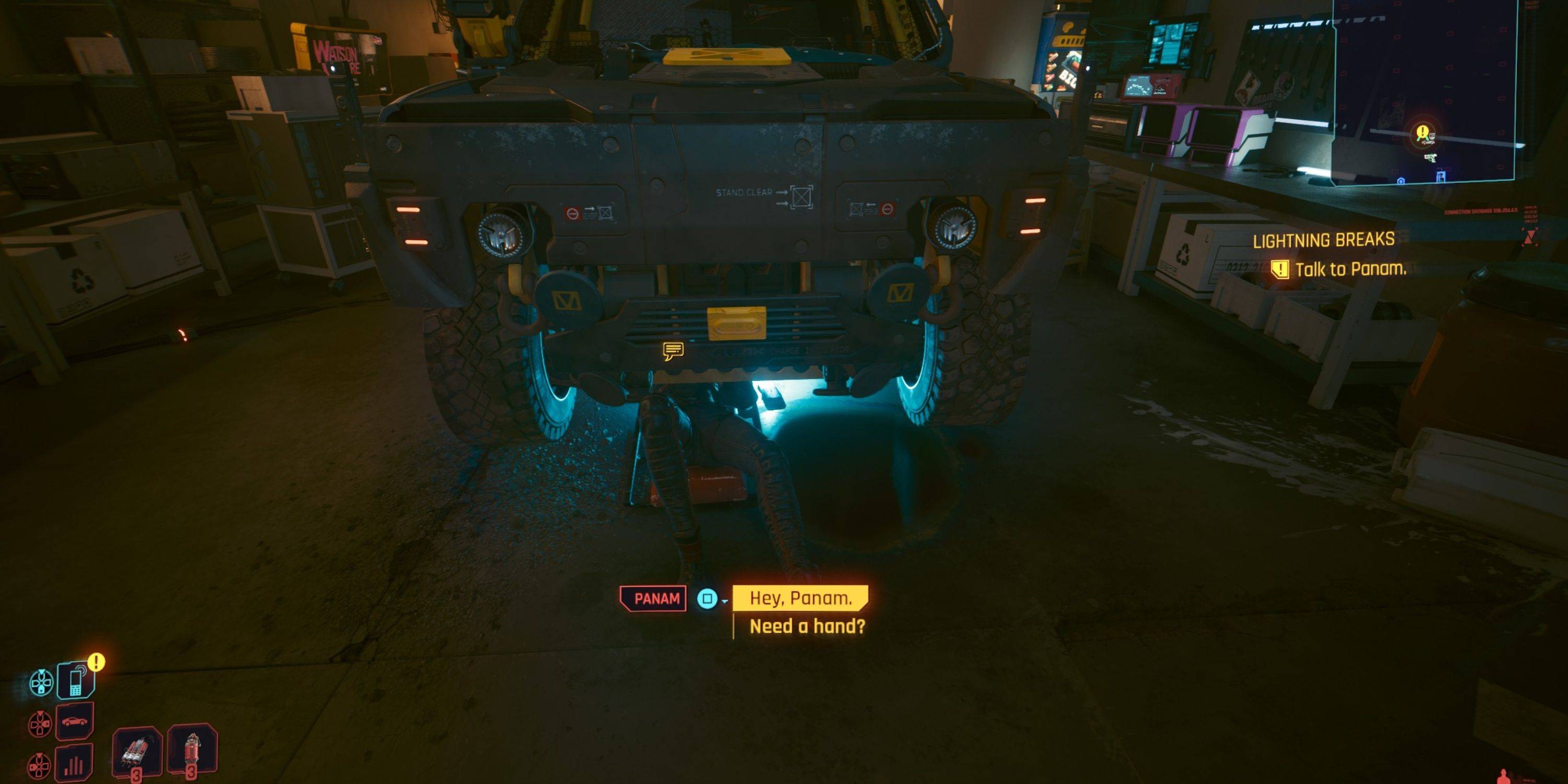Select the single red canister slot

click(192, 750)
